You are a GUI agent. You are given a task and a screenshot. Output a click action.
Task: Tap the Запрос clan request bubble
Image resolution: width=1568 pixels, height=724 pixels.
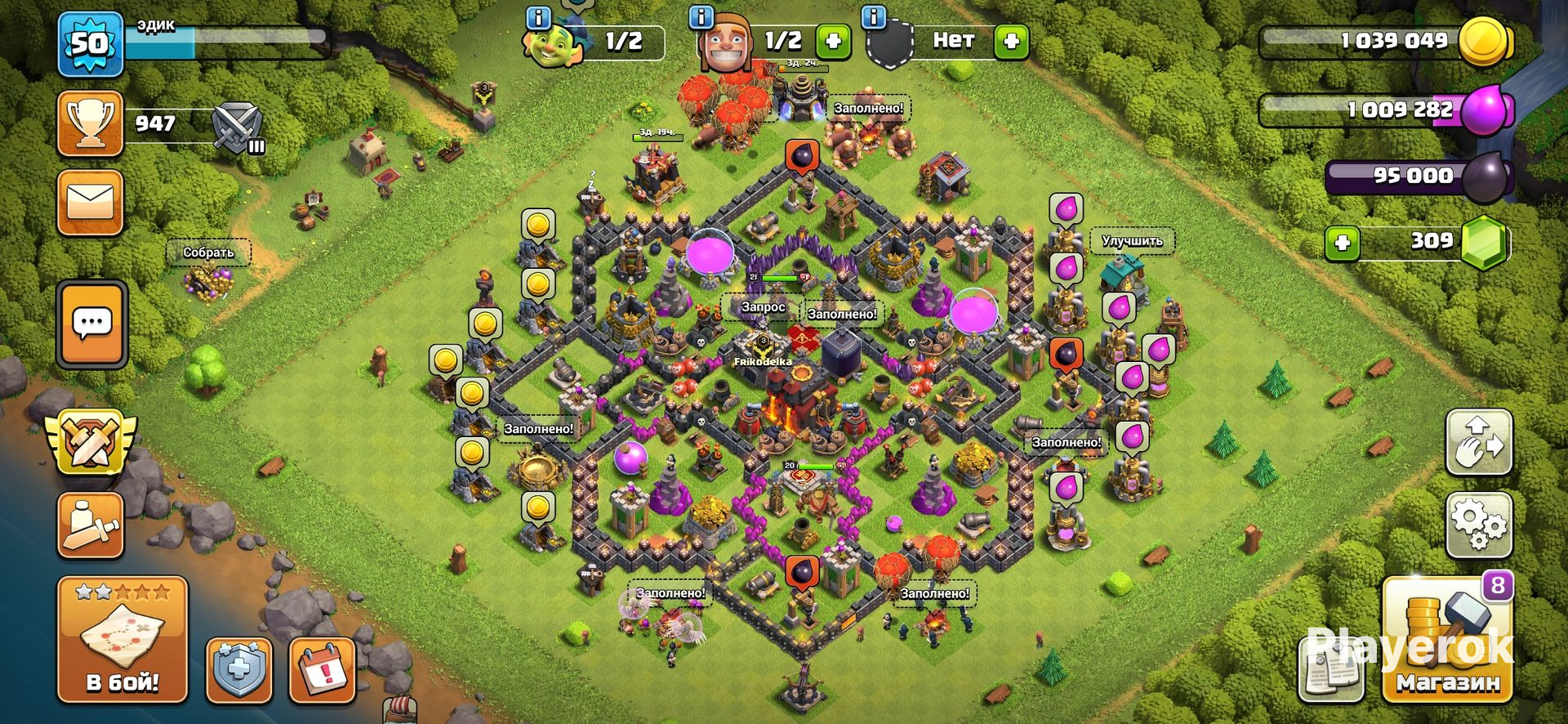(x=763, y=307)
